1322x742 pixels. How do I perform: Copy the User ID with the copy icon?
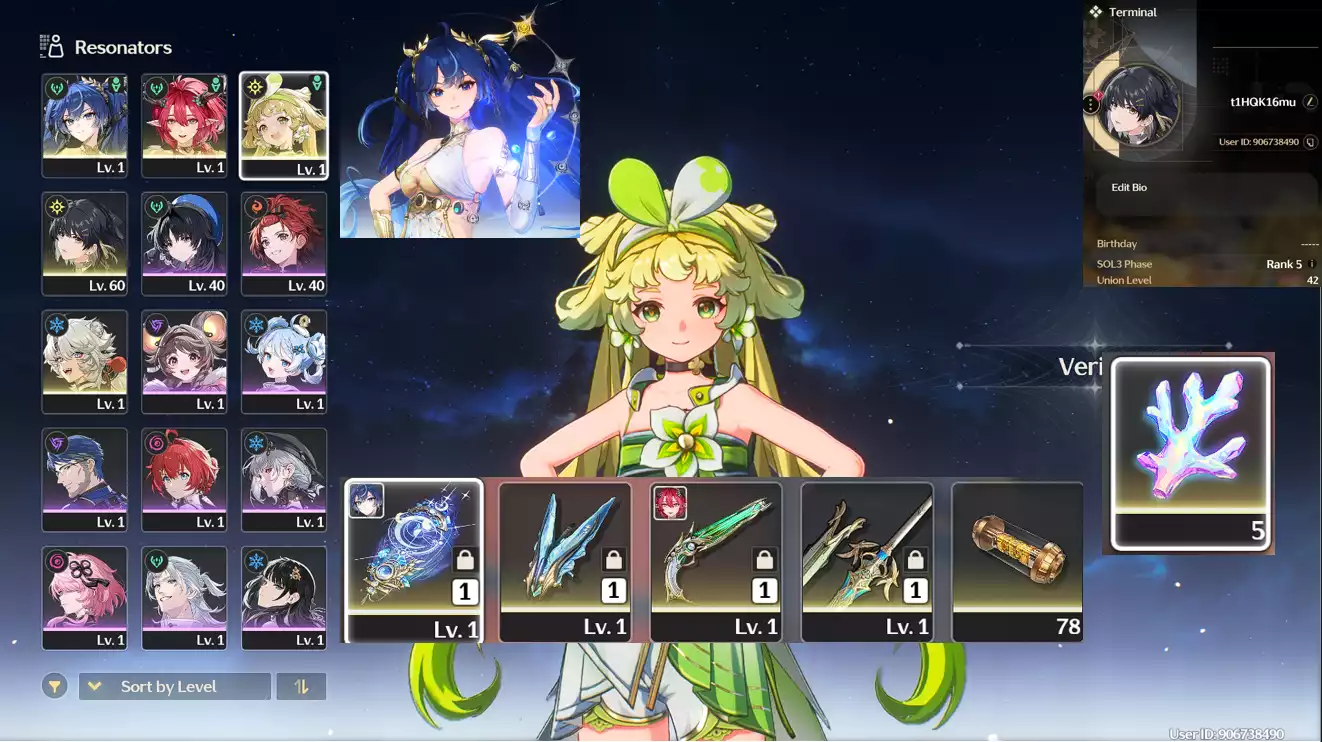point(1310,142)
